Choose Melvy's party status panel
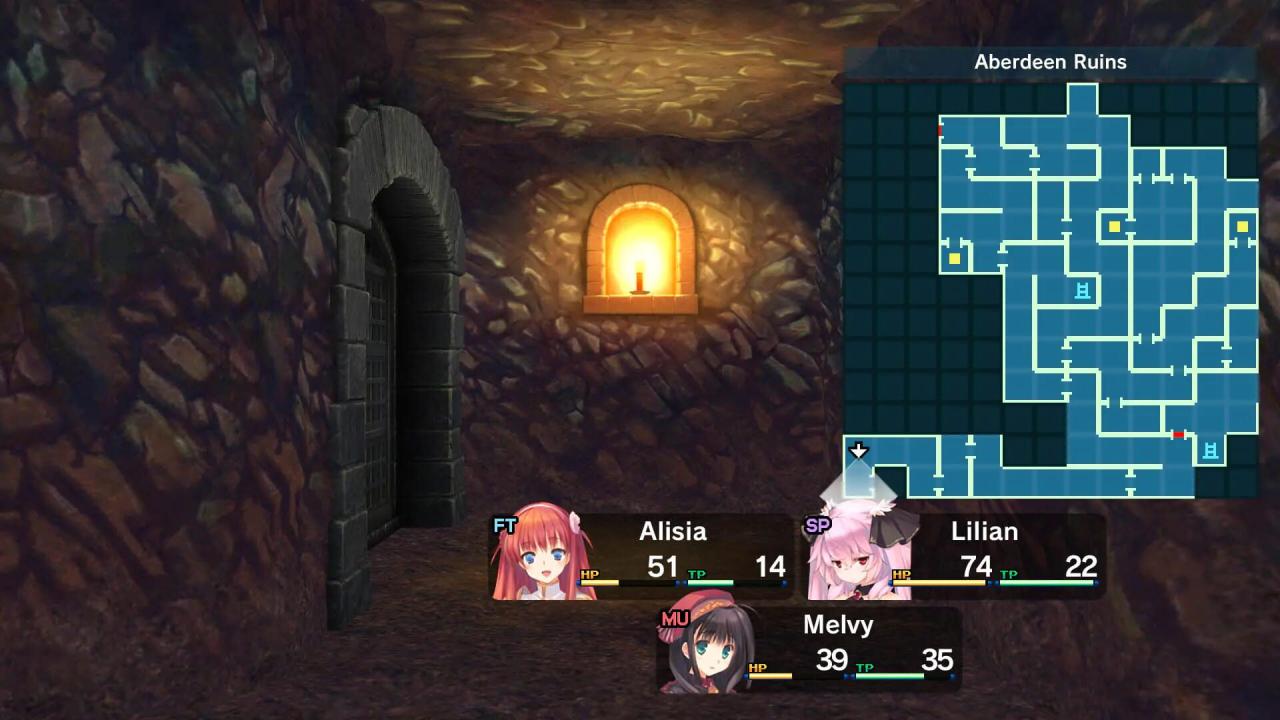 pyautogui.click(x=808, y=650)
